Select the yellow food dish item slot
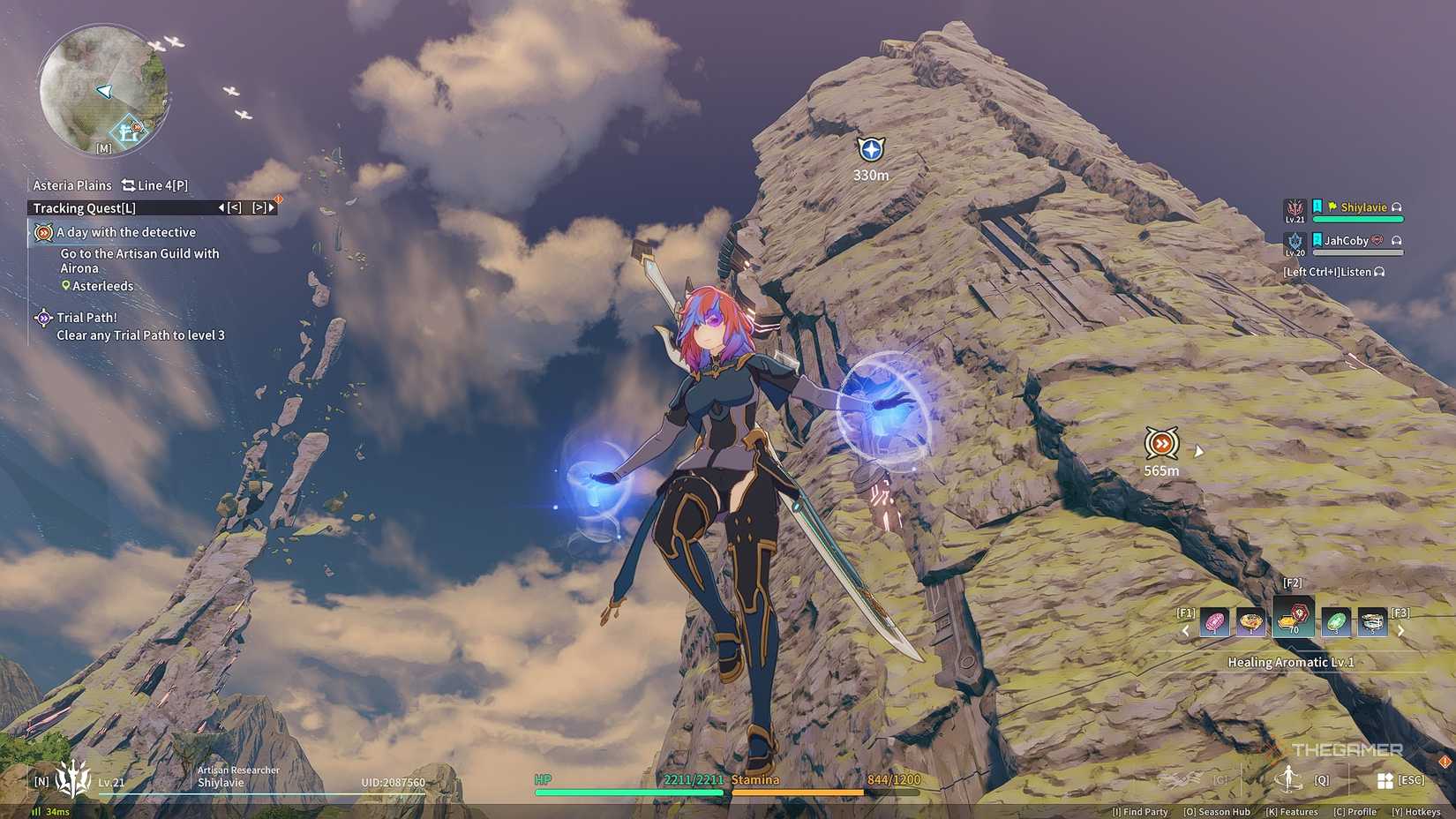The height and width of the screenshot is (819, 1456). click(x=1250, y=622)
